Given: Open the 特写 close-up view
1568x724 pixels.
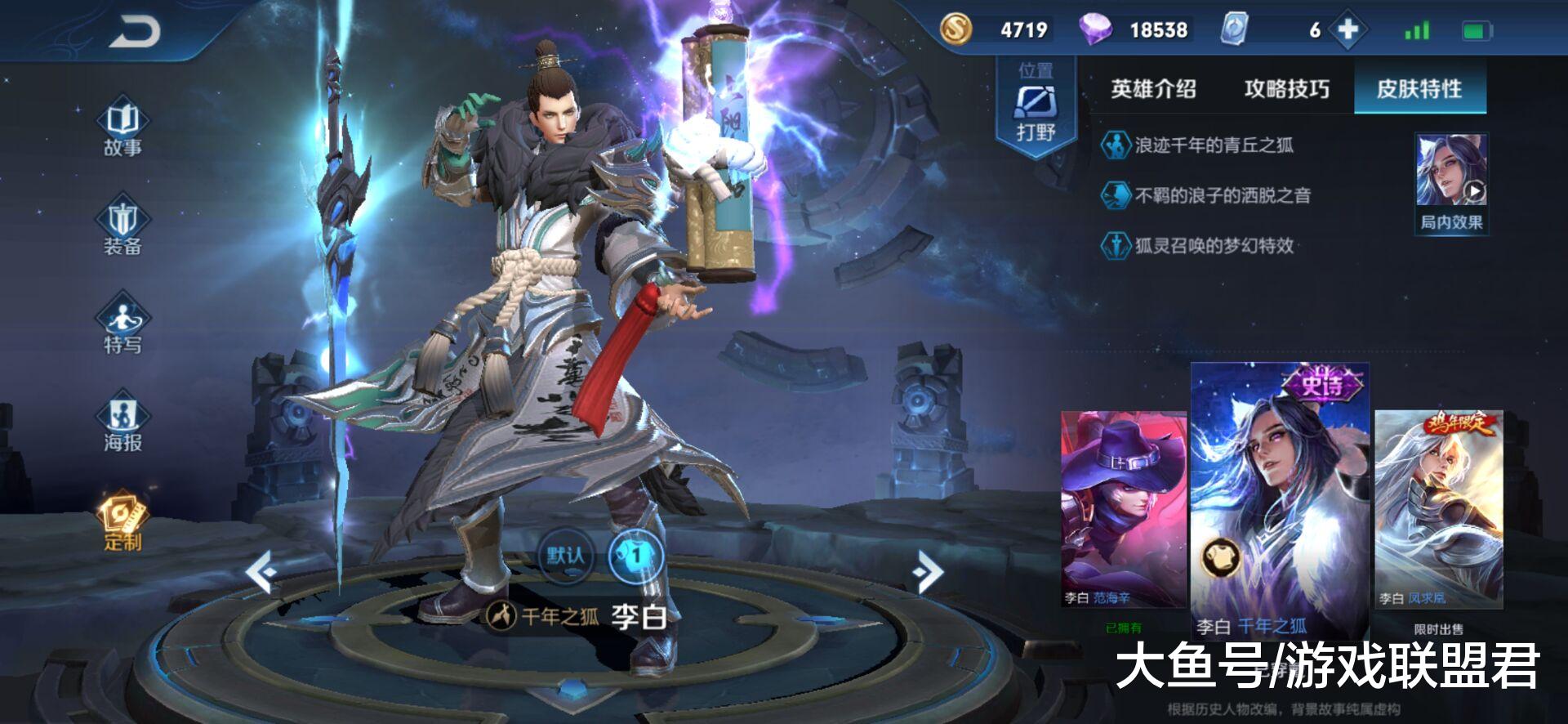Looking at the screenshot, I should 122,325.
